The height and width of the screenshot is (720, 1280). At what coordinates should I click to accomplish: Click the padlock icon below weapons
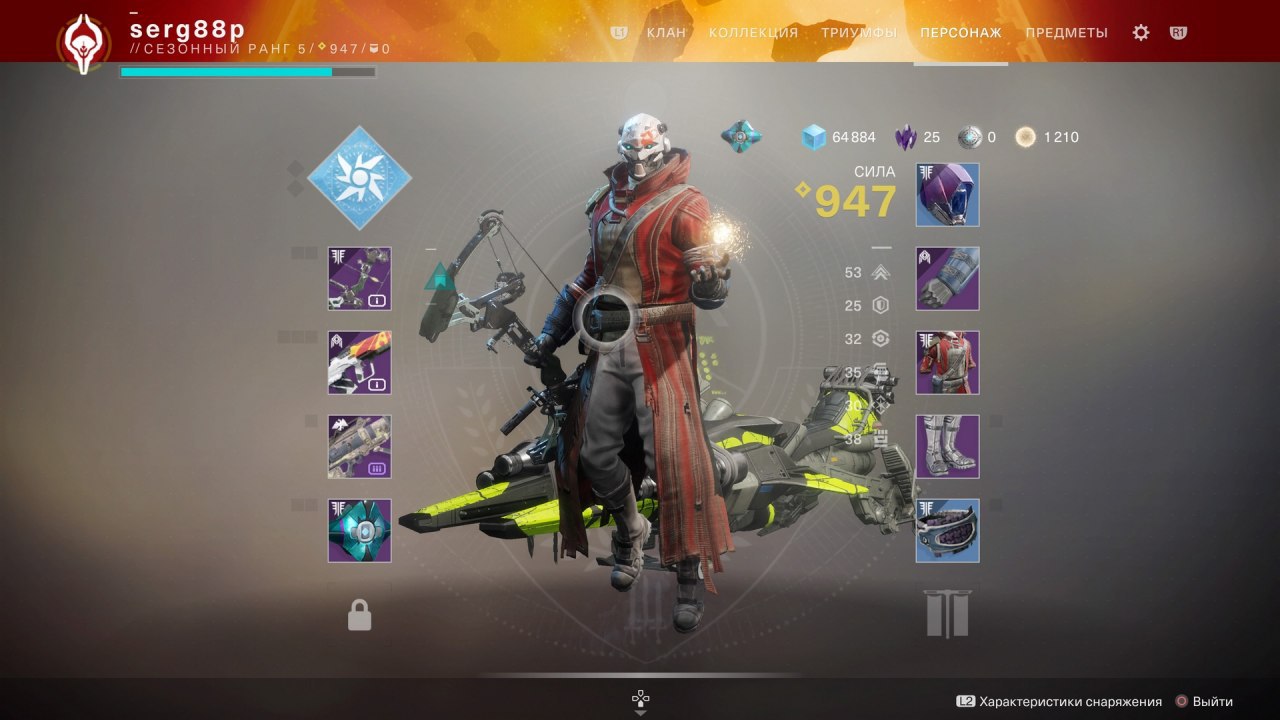click(x=359, y=615)
